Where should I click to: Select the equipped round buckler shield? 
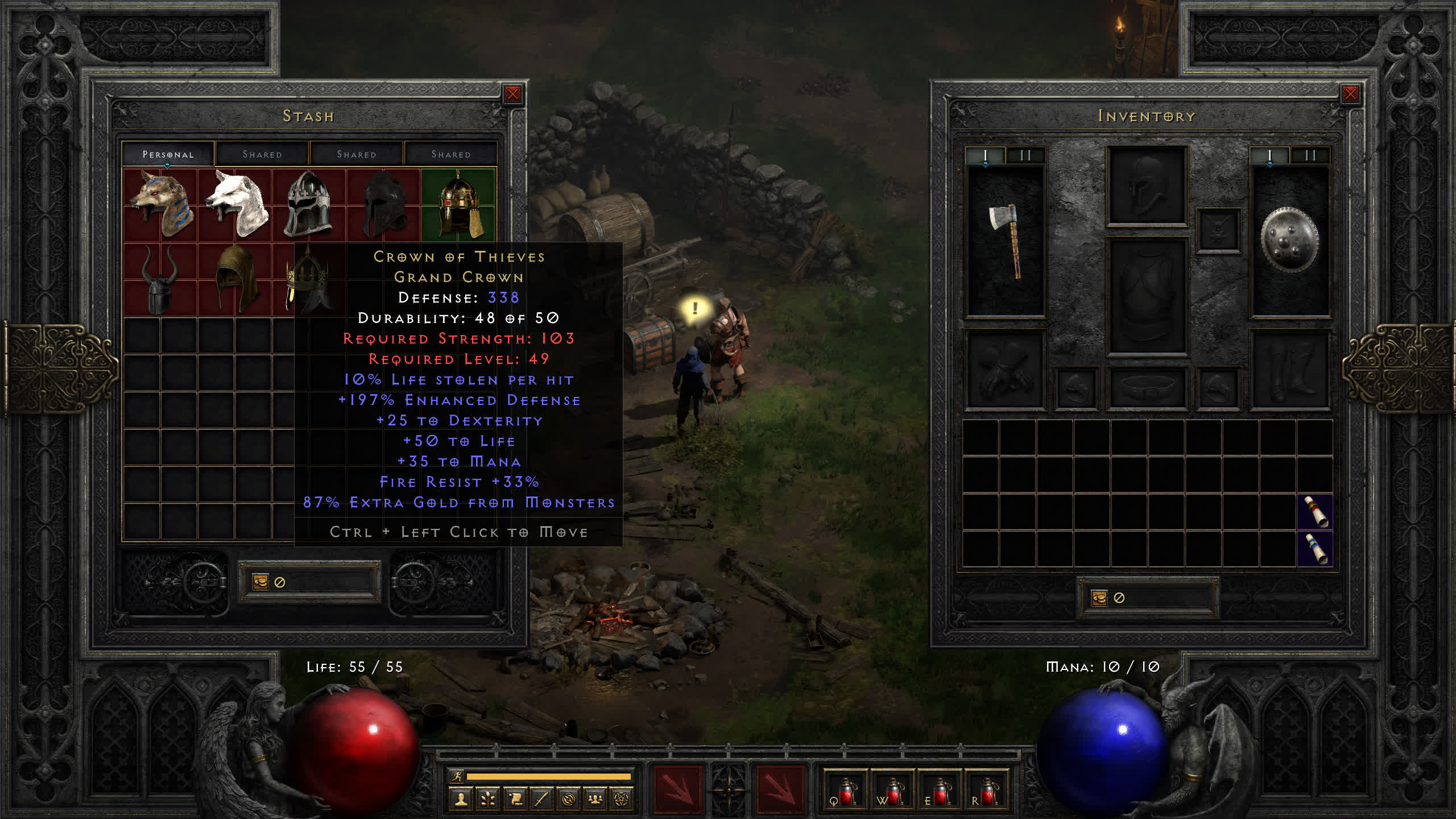point(1289,240)
